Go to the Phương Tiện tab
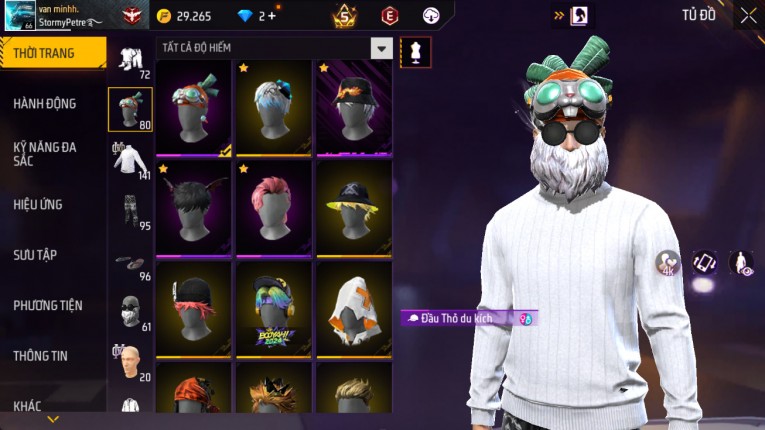The height and width of the screenshot is (430, 765). (48, 305)
